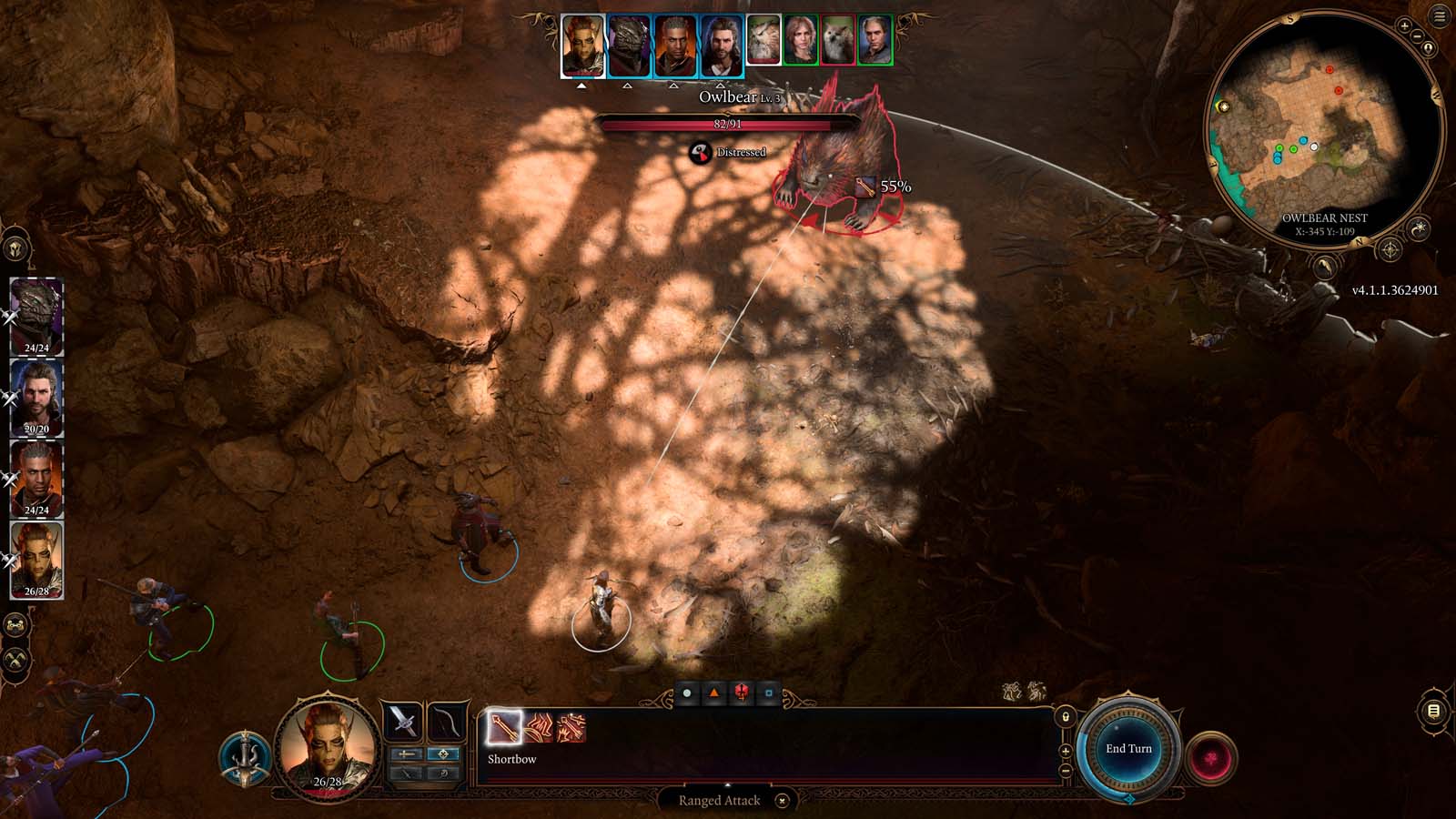Screen dimensions: 1456x819
Task: Select the Shortbow attack on the hotbar
Action: pyautogui.click(x=504, y=728)
